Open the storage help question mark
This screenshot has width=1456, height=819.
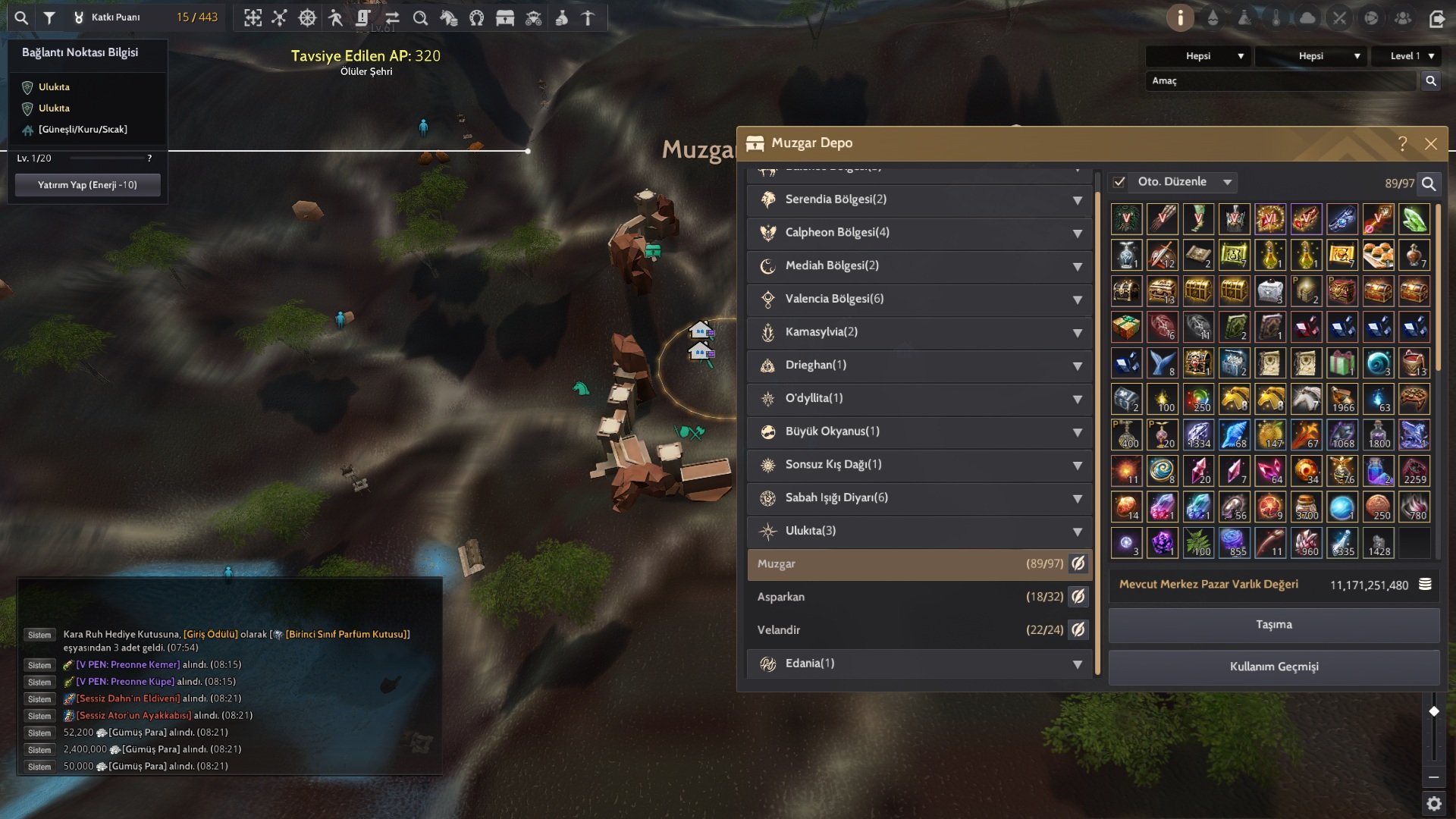pyautogui.click(x=1402, y=144)
